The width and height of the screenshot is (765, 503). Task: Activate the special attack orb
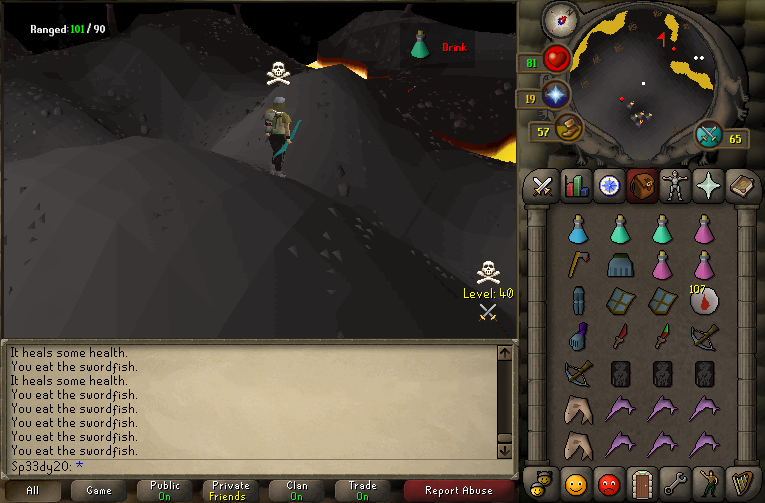coord(709,134)
